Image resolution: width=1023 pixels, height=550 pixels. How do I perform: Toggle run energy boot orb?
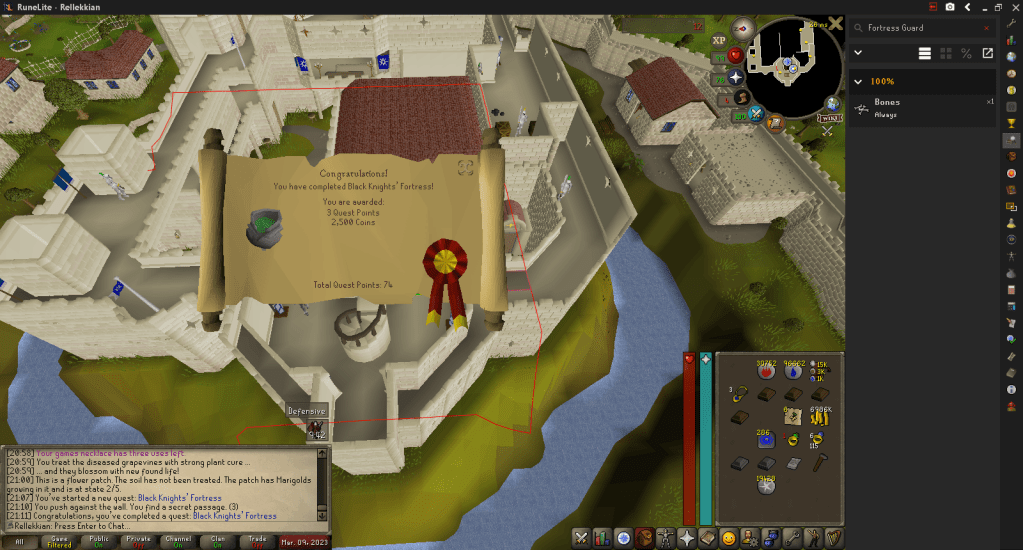point(742,97)
